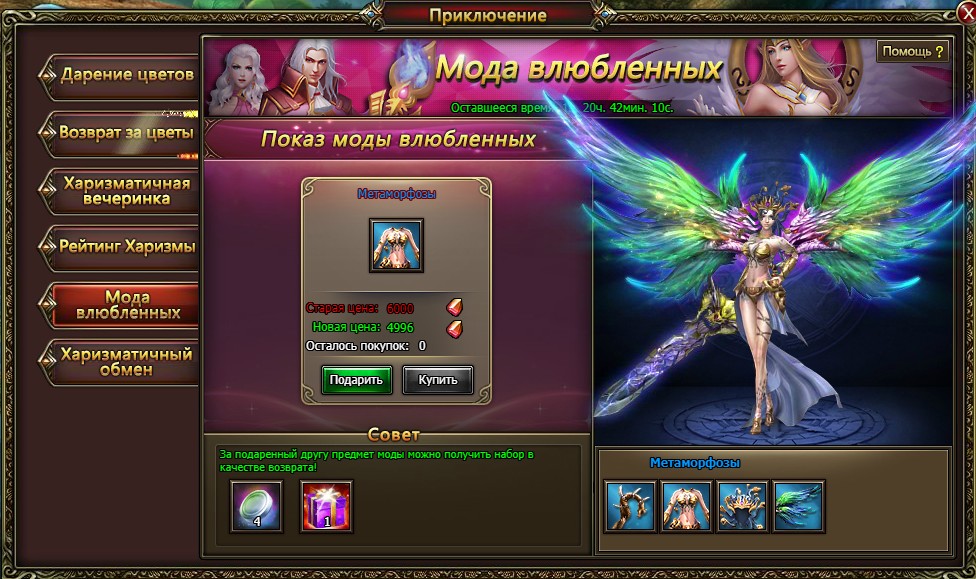The height and width of the screenshot is (579, 976).
Task: Preview the horned weapon metamorphosis icon
Action: [x=631, y=506]
